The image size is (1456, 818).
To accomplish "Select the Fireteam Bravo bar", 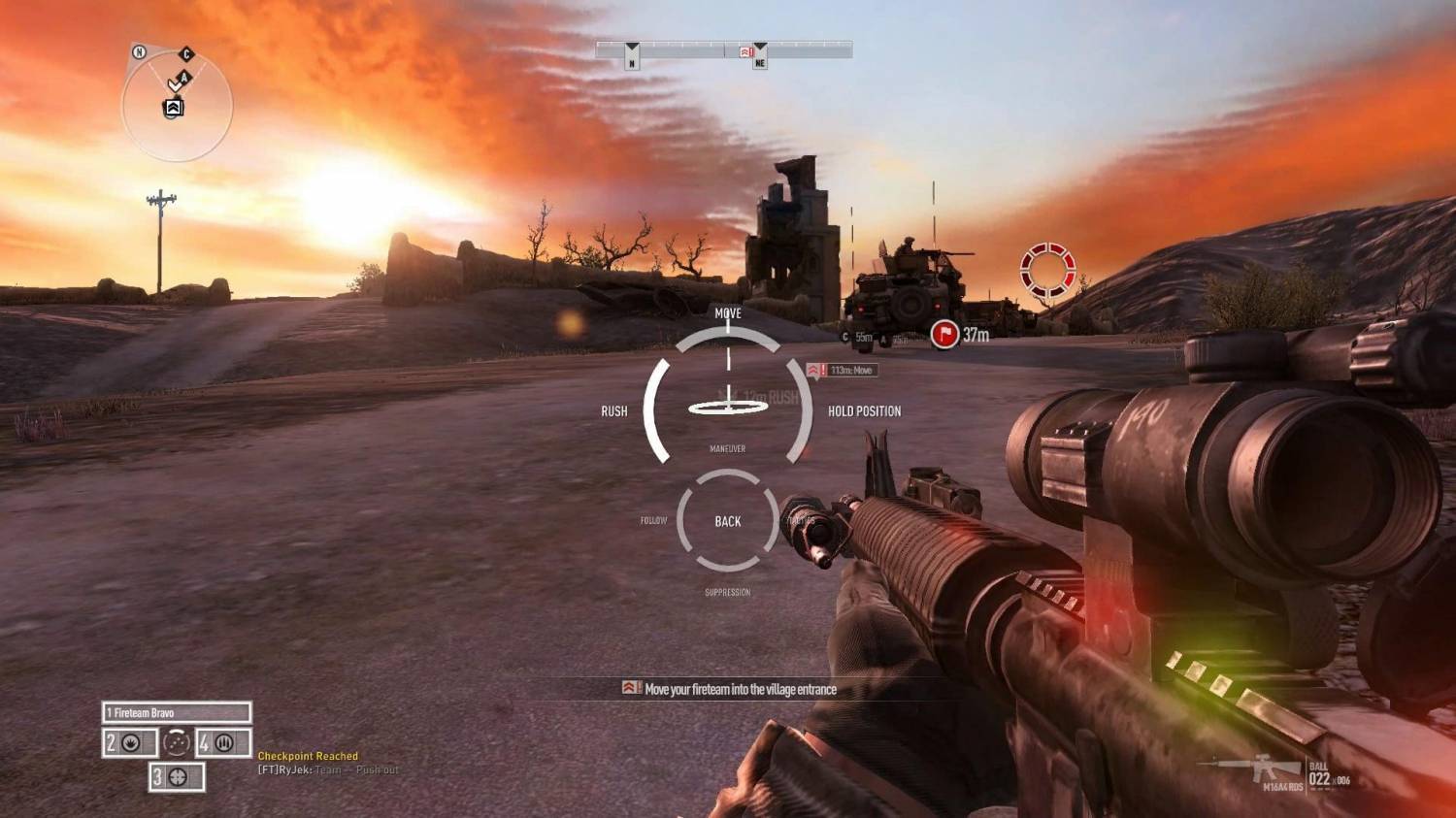I will click(x=177, y=713).
